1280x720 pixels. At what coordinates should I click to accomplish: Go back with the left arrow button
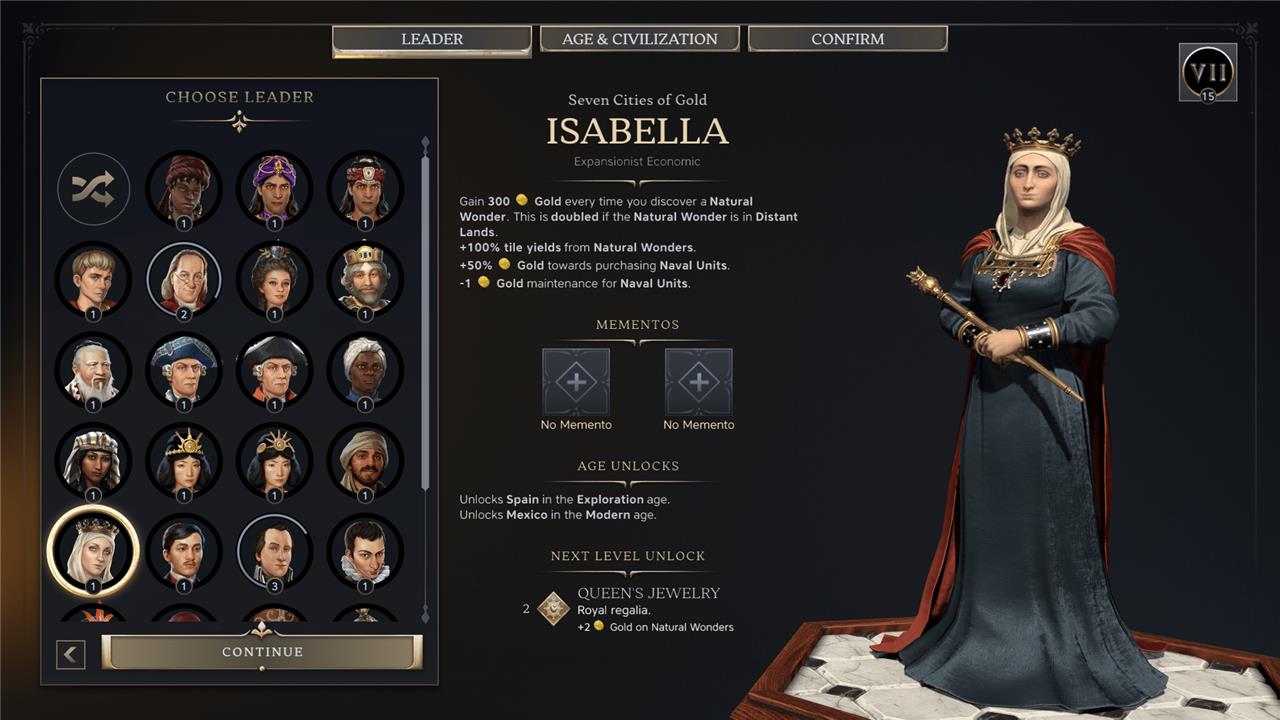(70, 655)
